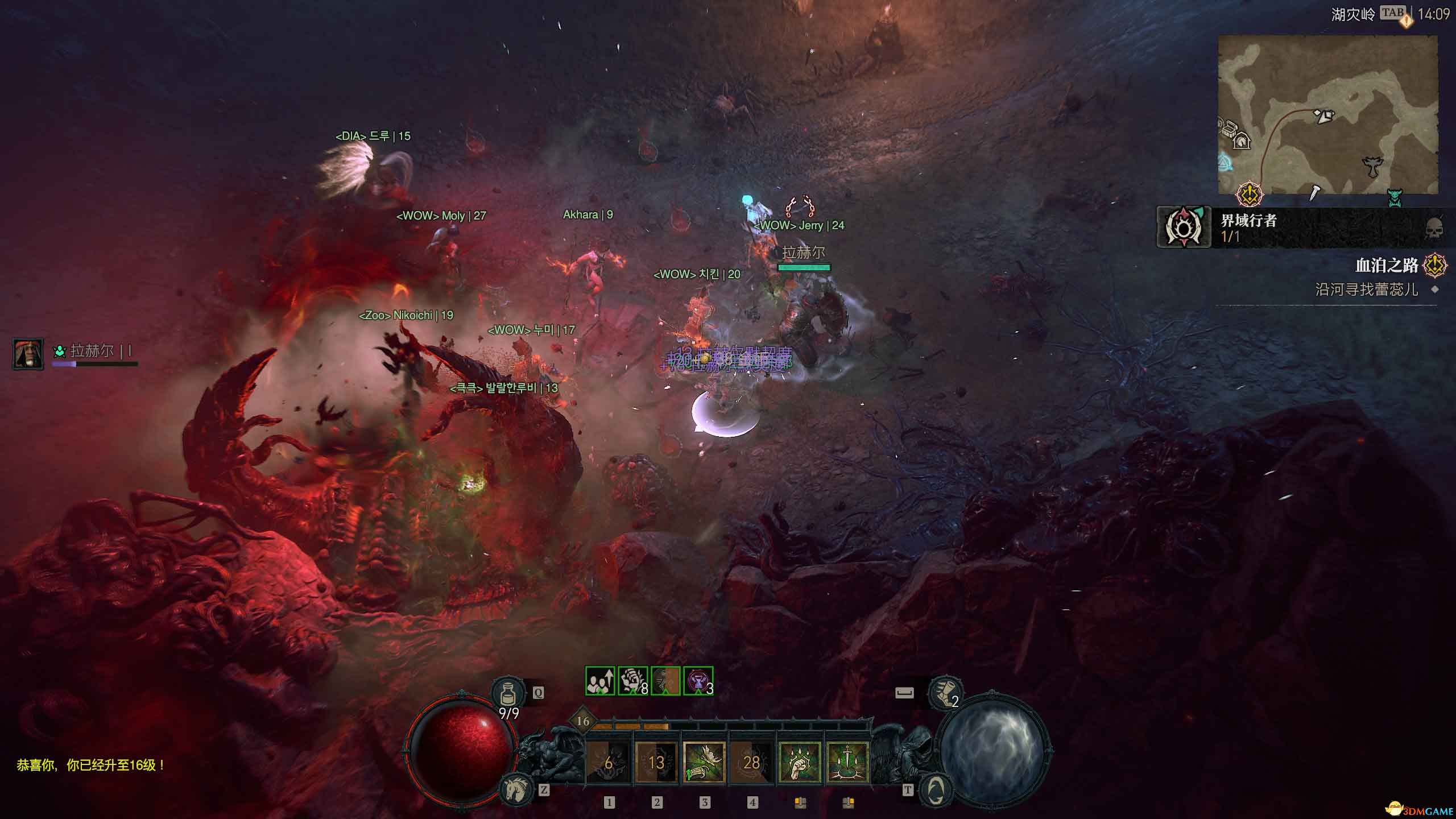Viewport: 1456px width, 819px height.
Task: Activate the clenched fist skill
Action: pos(800,762)
